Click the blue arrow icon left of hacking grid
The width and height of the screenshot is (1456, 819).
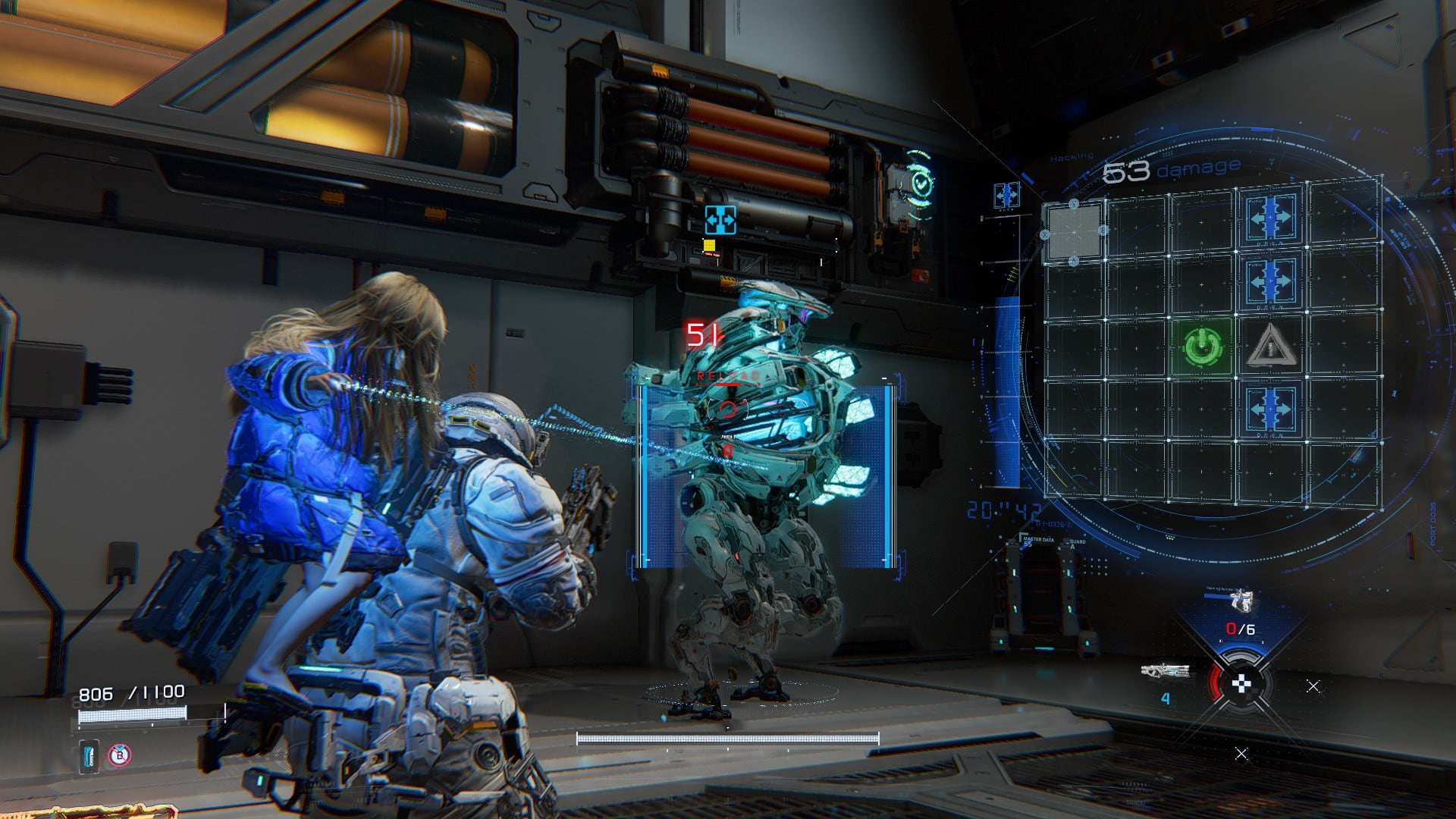[1006, 196]
